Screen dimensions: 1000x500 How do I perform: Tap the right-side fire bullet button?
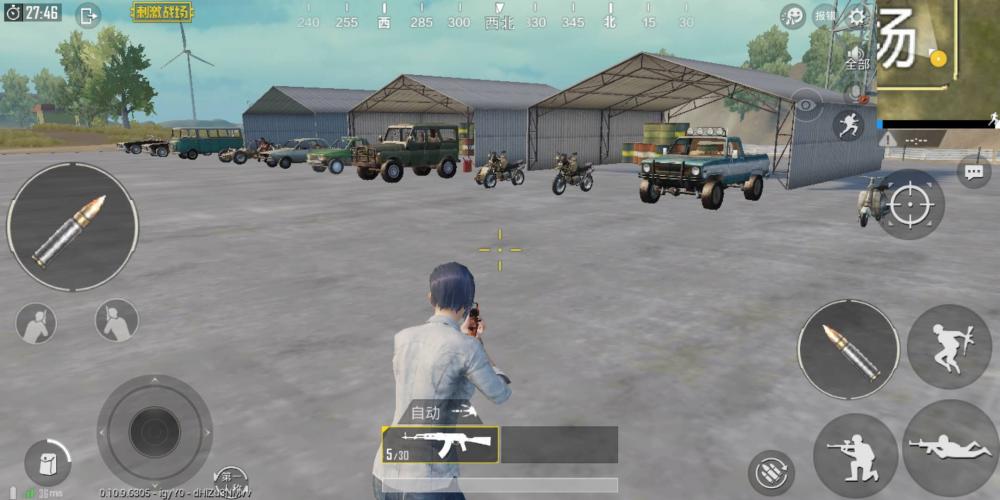point(848,348)
